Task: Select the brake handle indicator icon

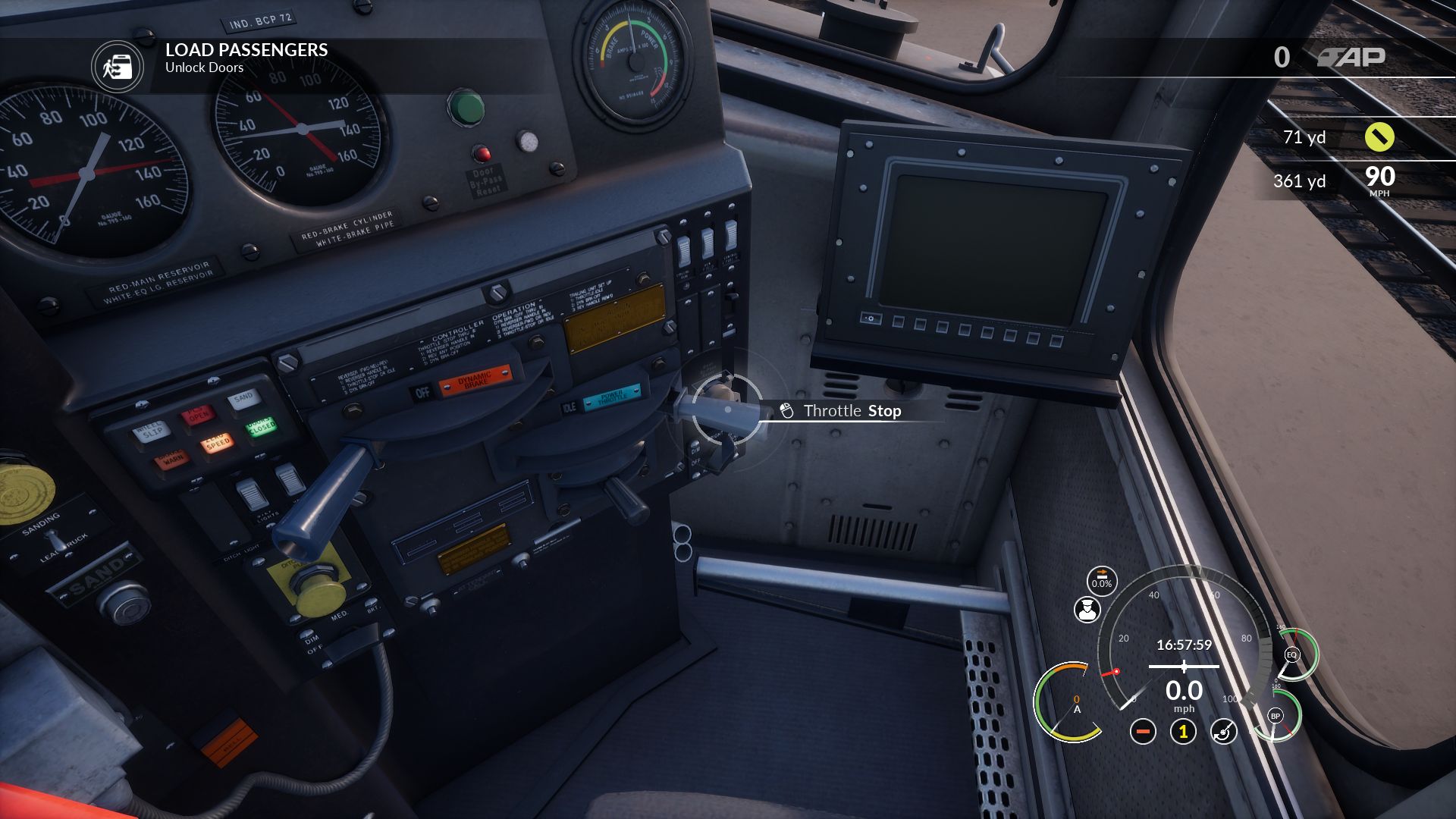Action: coord(1223,732)
